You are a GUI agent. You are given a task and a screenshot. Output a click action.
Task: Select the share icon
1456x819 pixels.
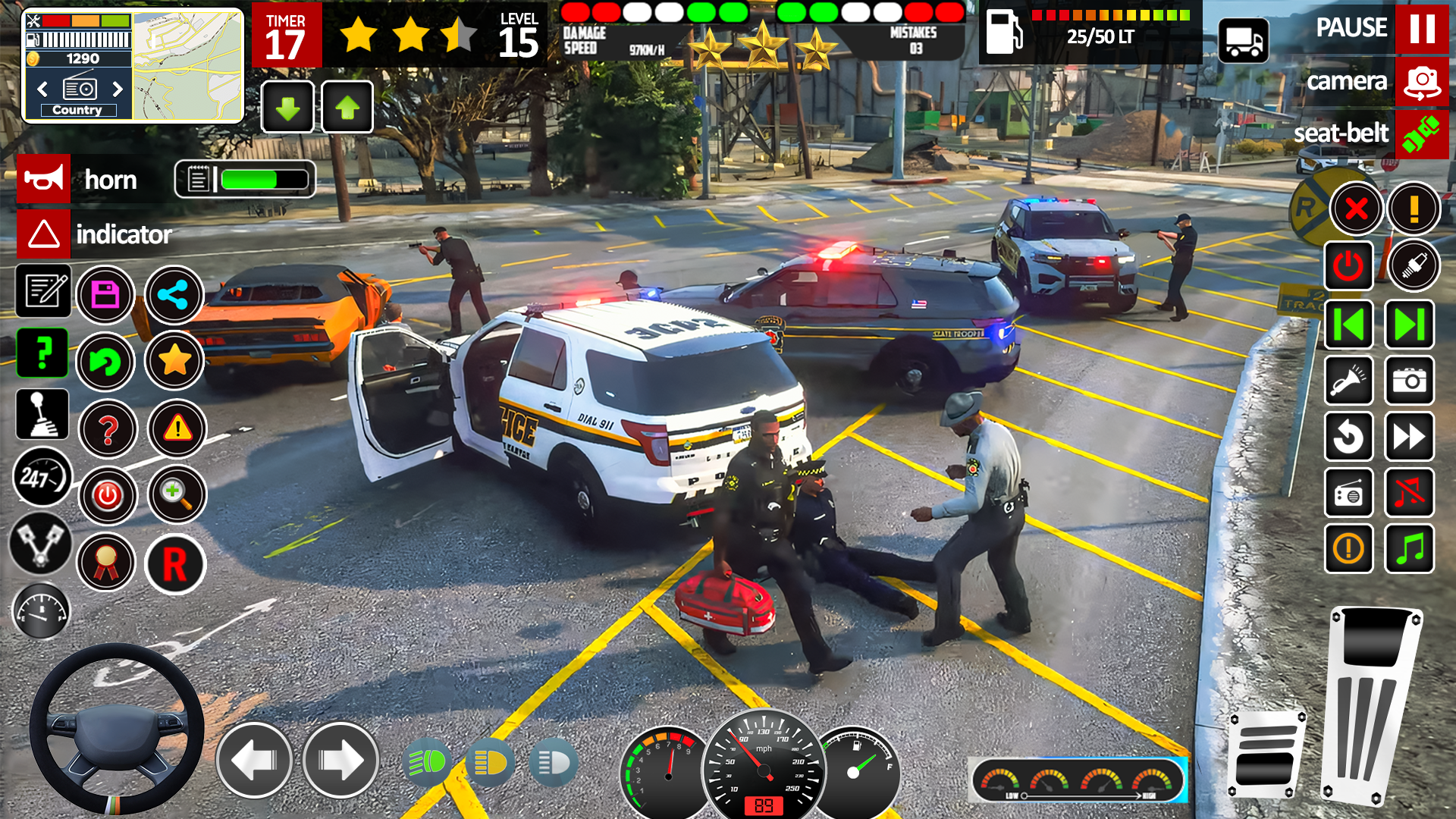click(173, 294)
